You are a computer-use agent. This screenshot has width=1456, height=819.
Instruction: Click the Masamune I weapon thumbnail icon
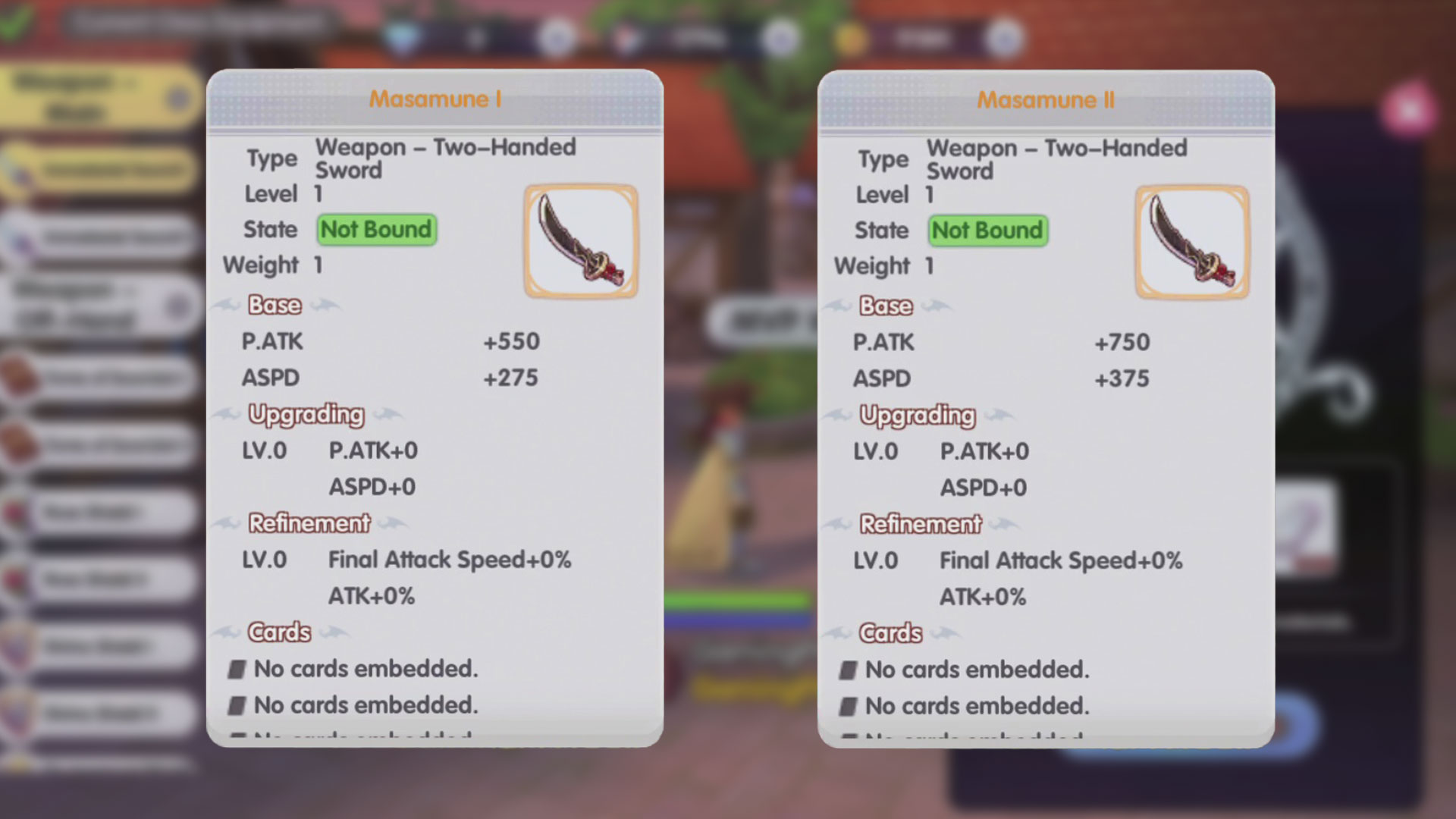[580, 240]
